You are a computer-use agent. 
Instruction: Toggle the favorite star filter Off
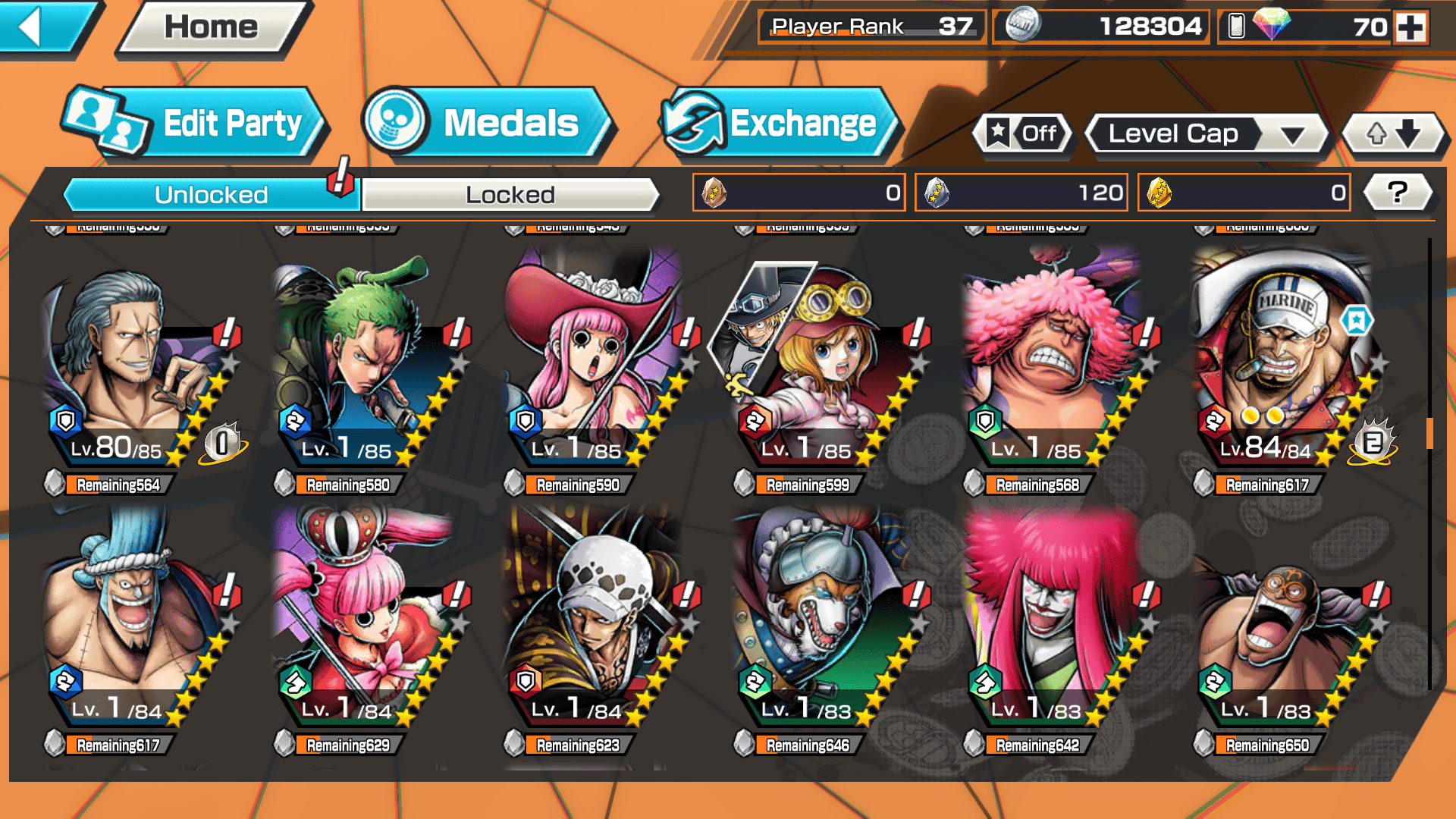[x=1023, y=134]
